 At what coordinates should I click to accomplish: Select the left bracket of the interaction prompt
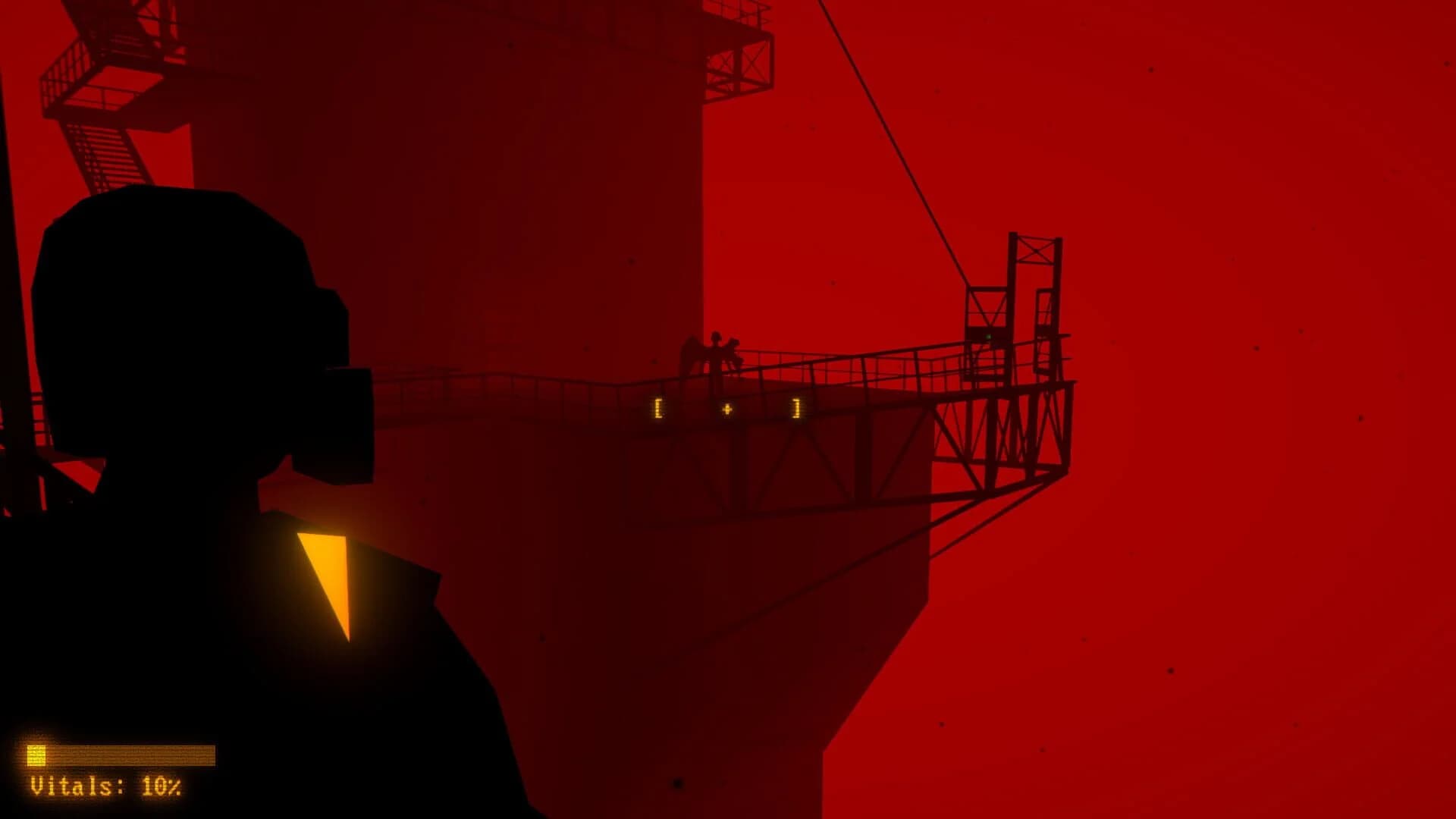[657, 407]
